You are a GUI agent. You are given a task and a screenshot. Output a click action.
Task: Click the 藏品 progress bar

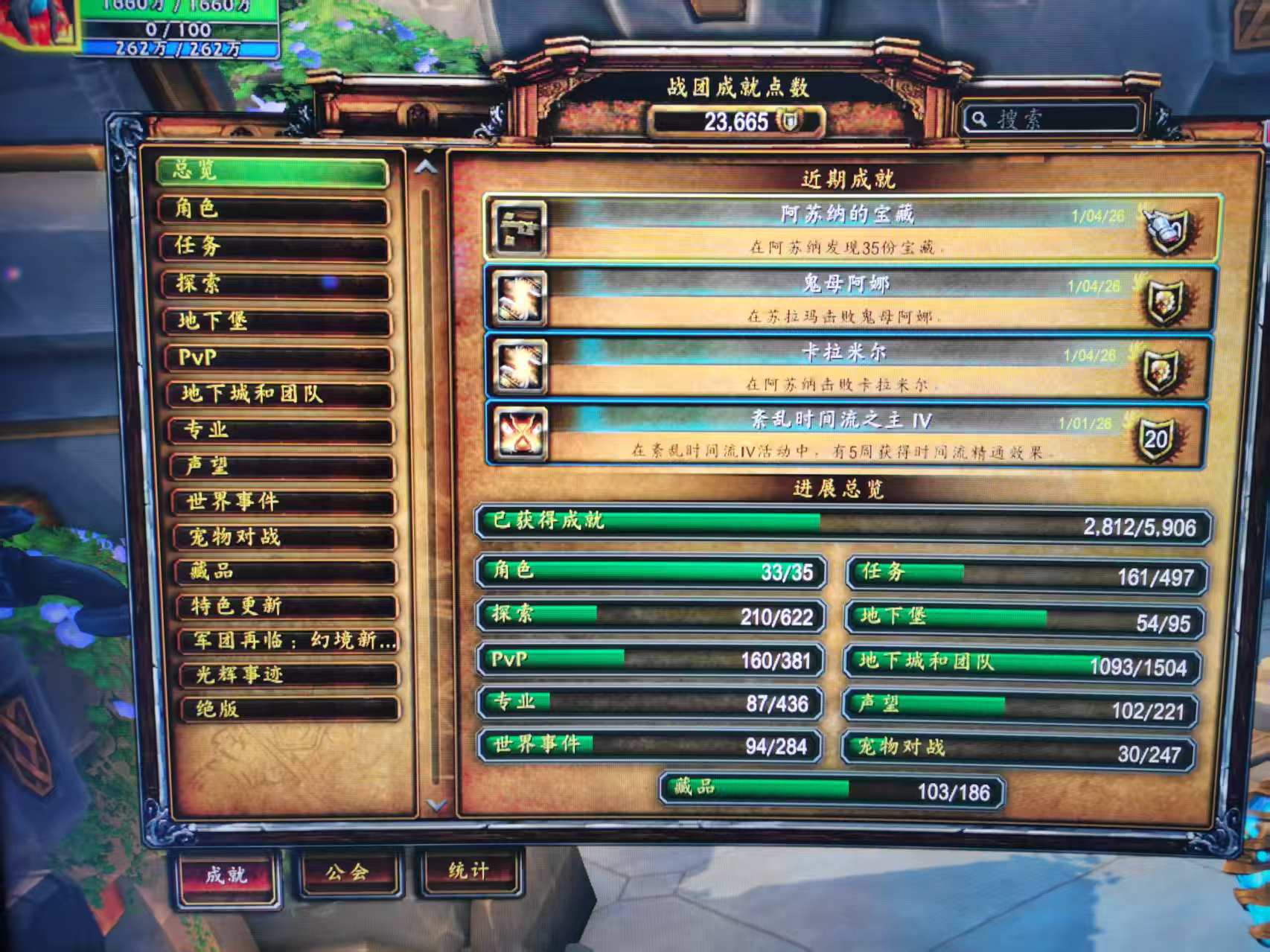click(832, 790)
